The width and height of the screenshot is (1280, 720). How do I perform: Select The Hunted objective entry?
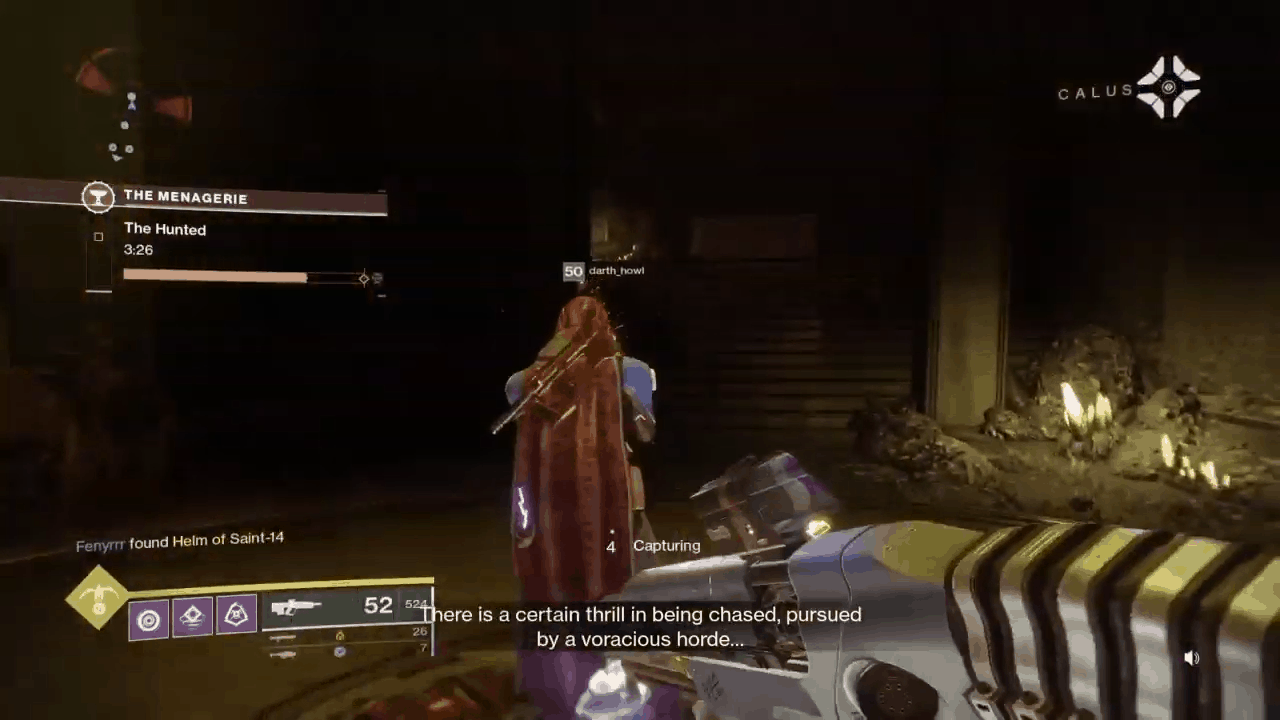pyautogui.click(x=165, y=229)
